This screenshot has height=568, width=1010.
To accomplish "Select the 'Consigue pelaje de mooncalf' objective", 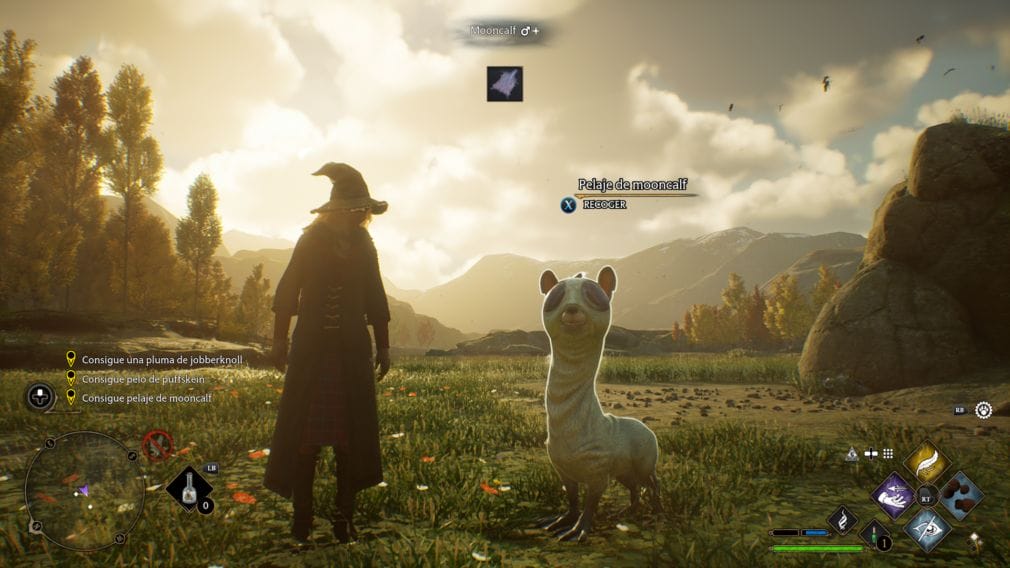I will 146,398.
